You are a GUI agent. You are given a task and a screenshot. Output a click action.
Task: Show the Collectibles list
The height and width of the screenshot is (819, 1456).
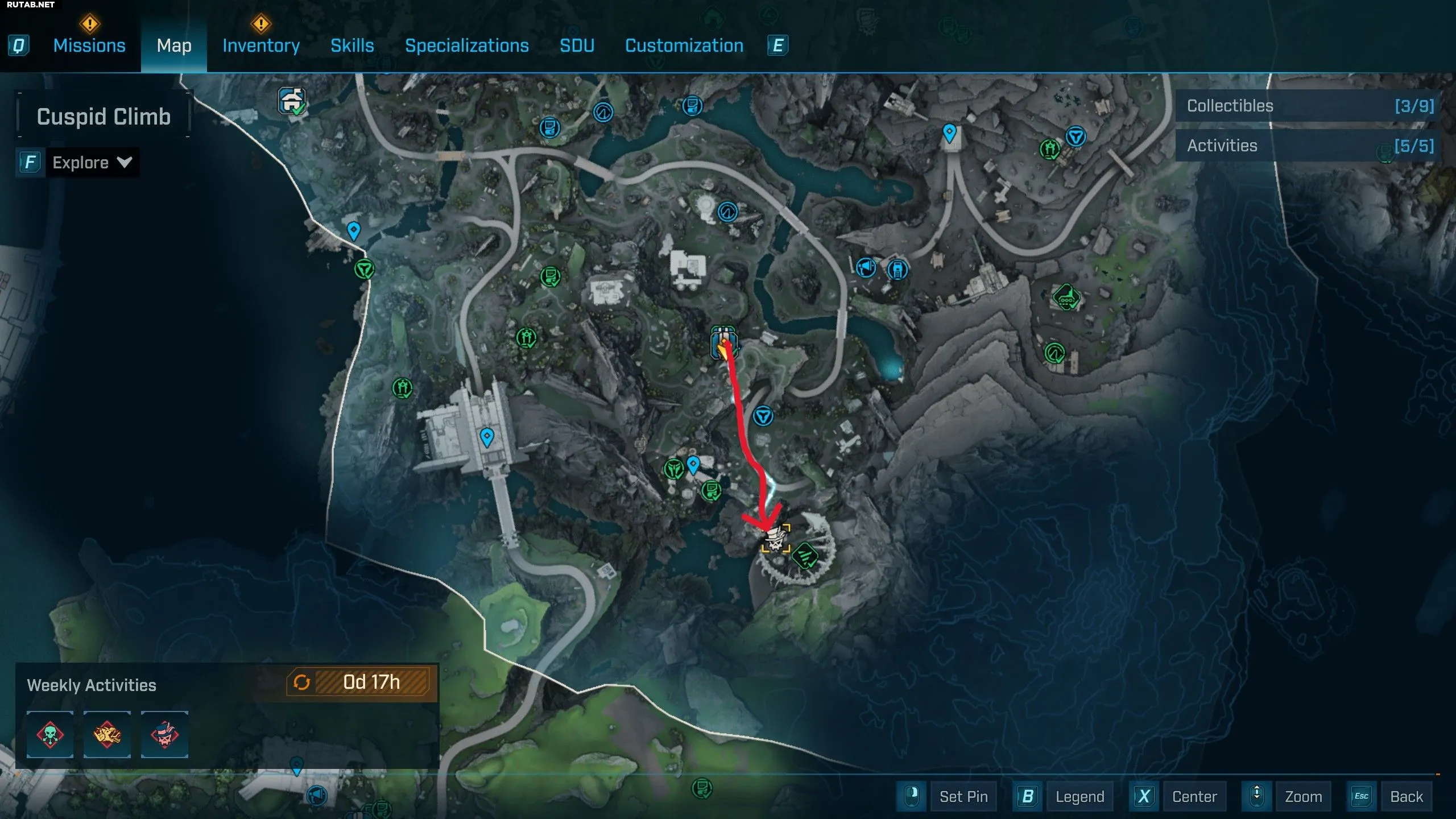pos(1309,106)
